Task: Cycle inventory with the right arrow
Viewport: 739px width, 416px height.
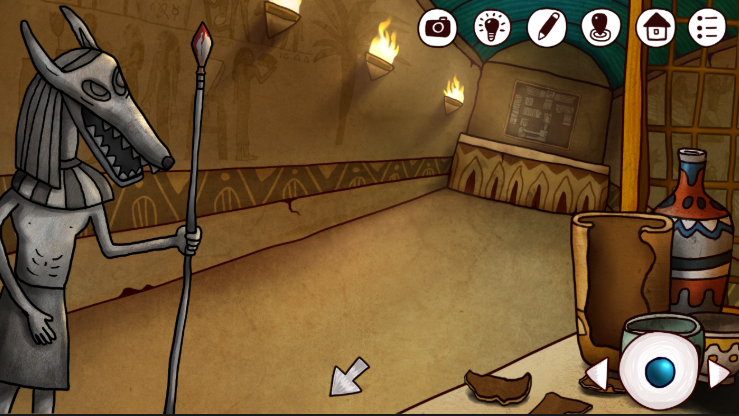Action: pos(718,374)
